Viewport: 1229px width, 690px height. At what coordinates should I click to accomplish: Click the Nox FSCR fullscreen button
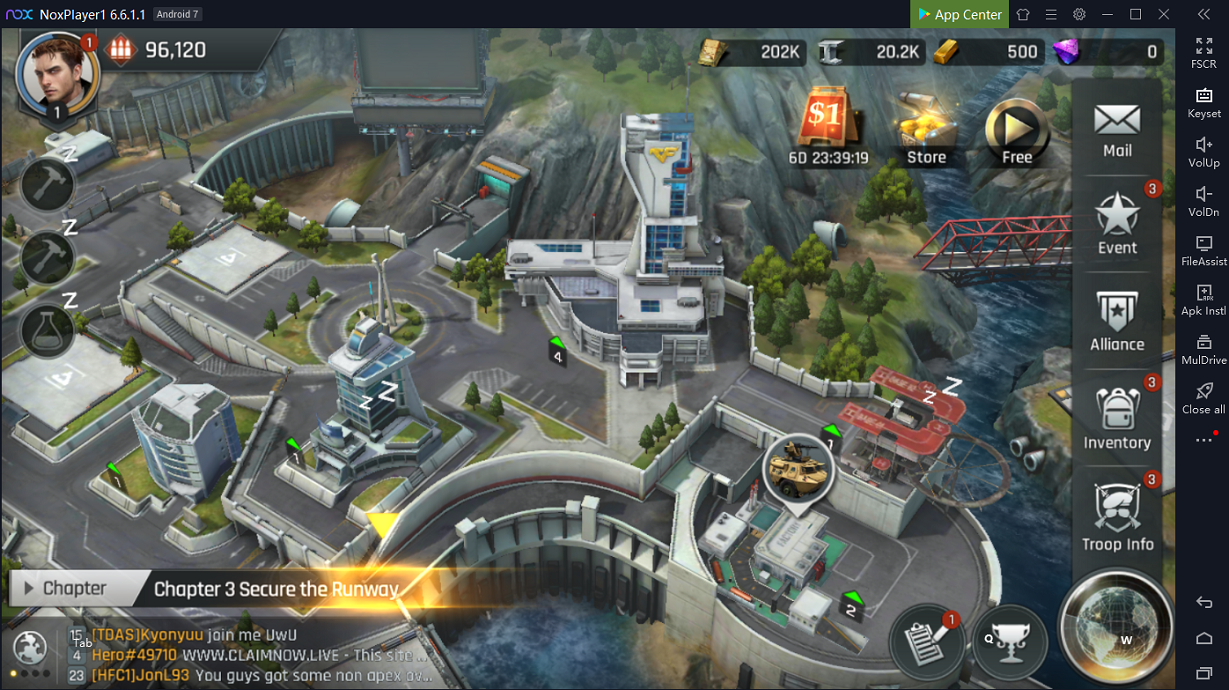1203,52
